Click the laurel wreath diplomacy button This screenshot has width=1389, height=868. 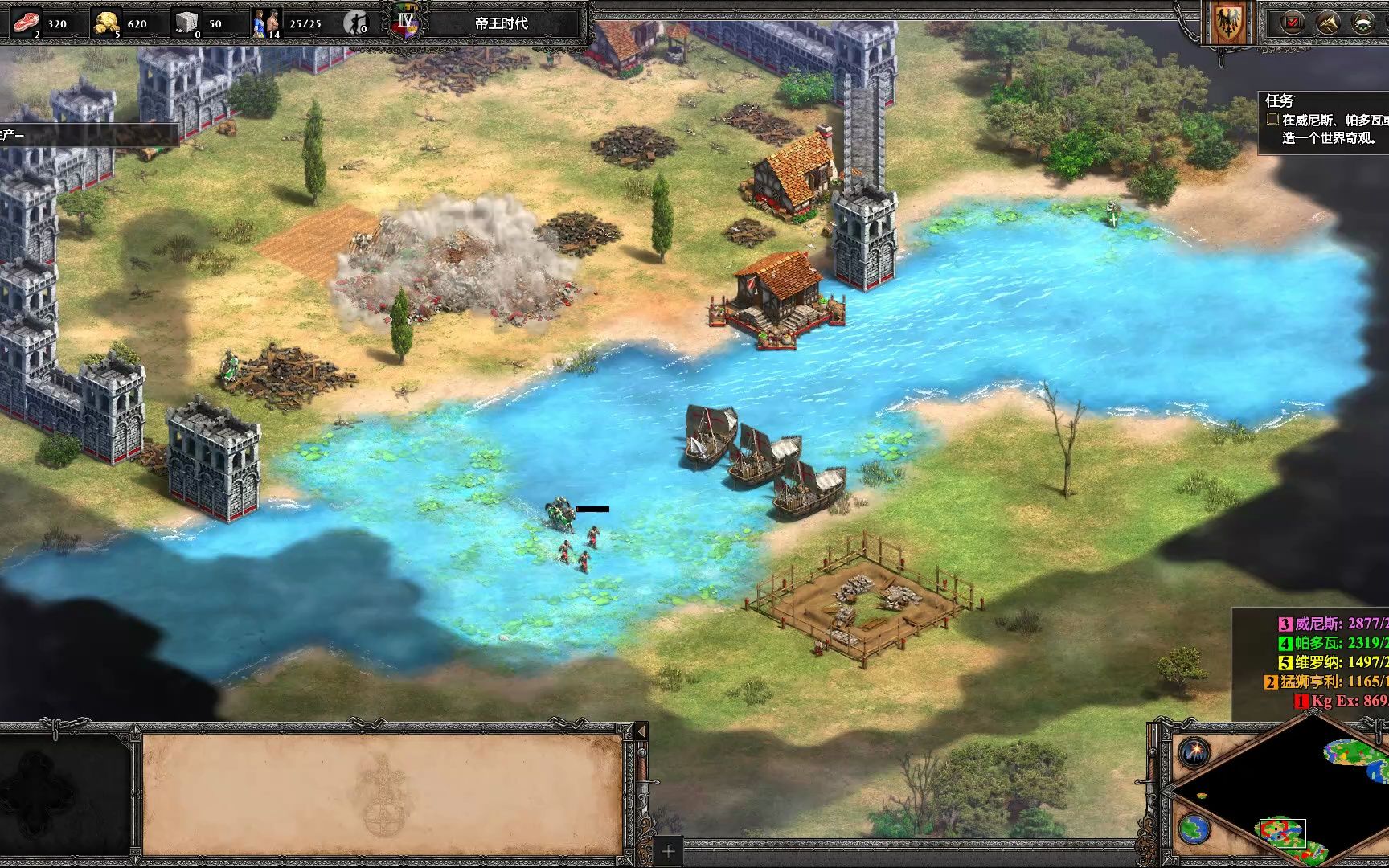pyautogui.click(x=1362, y=23)
